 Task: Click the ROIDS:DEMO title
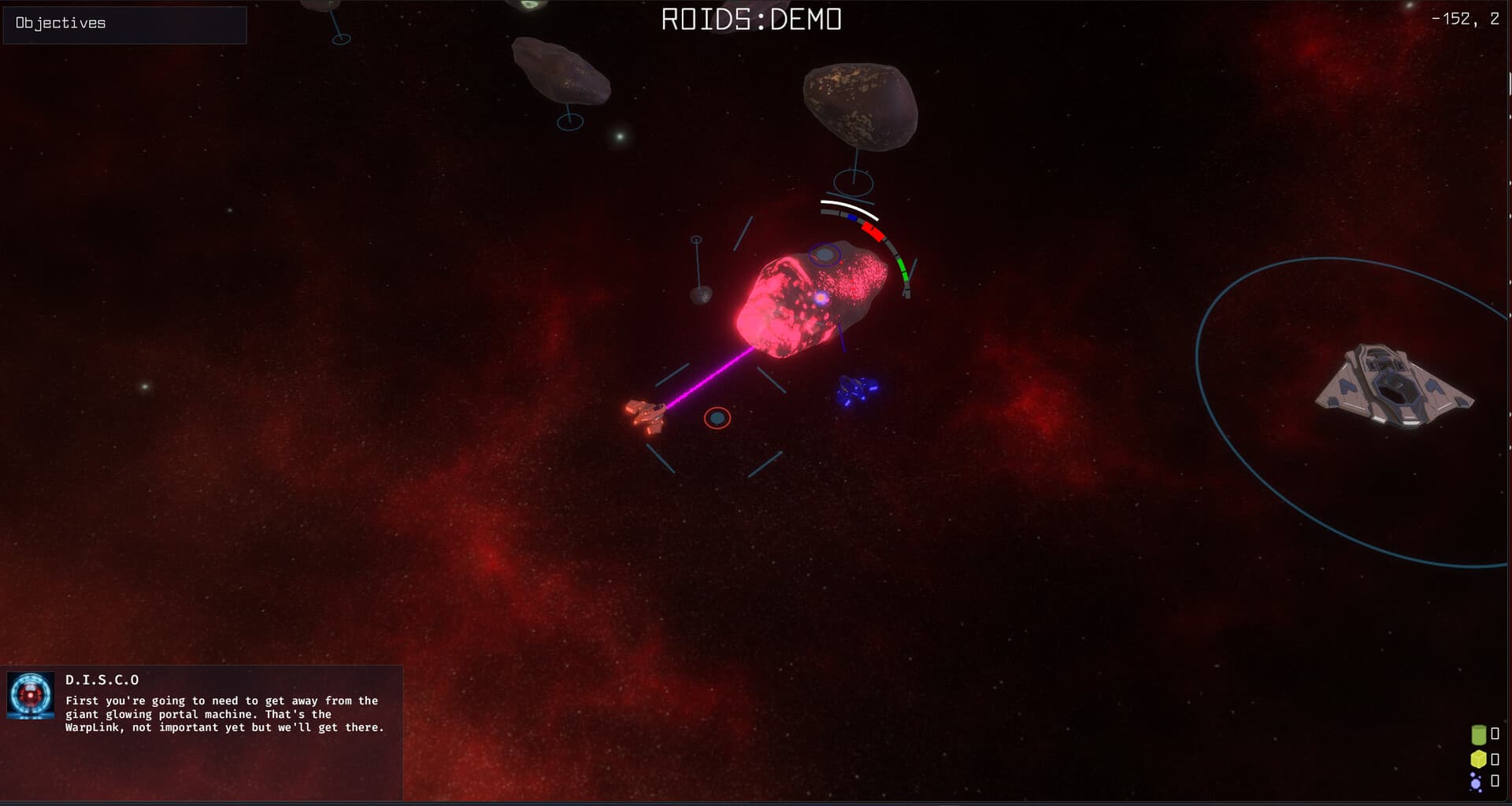click(750, 20)
